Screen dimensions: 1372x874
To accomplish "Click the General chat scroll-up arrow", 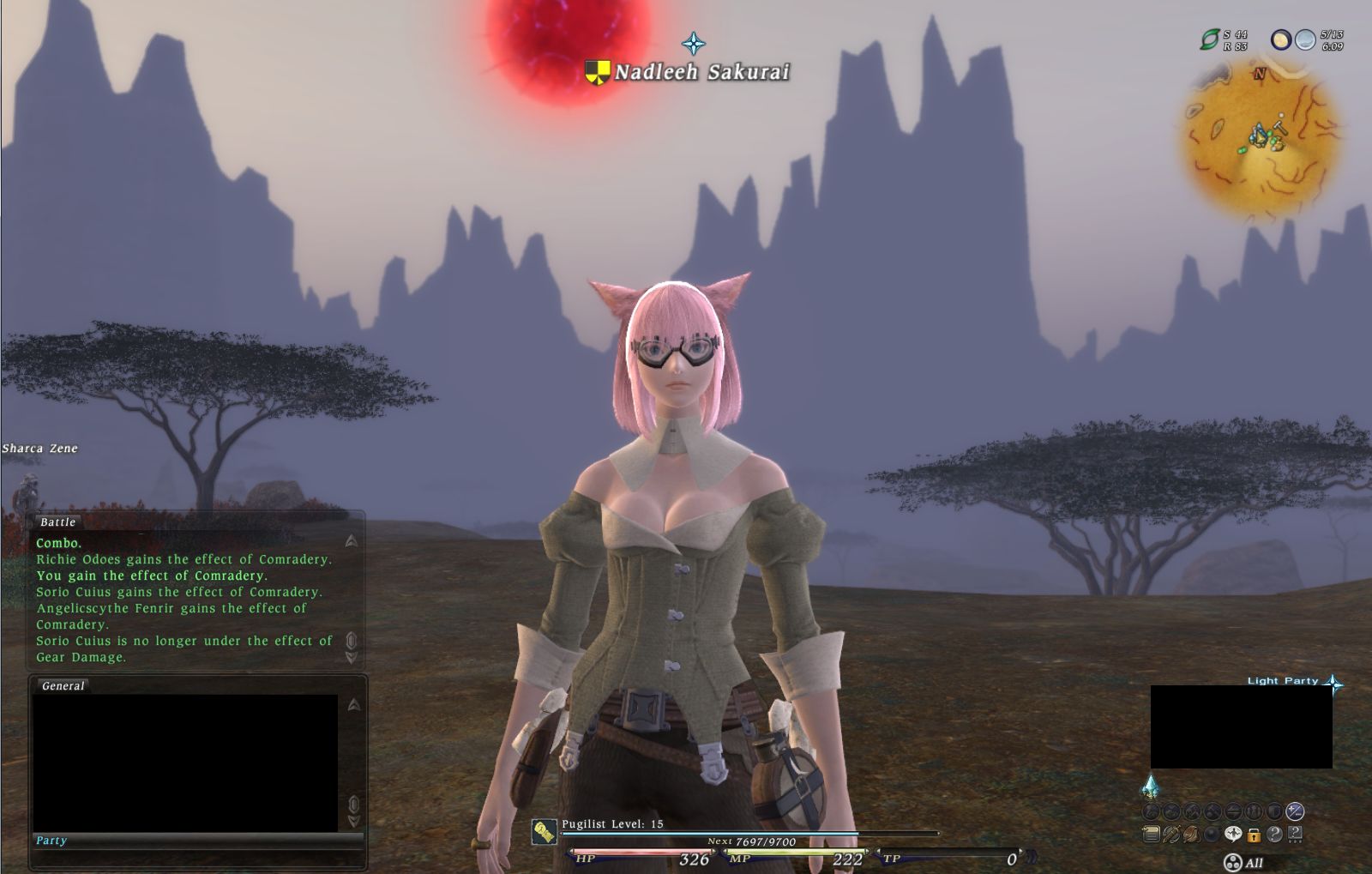I will tap(353, 705).
